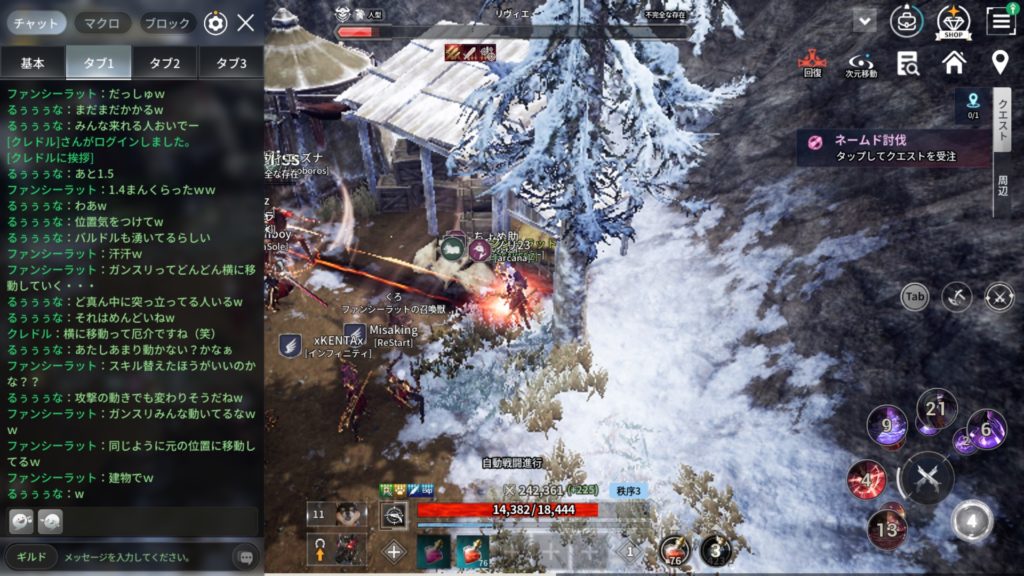The image size is (1024, 576).
Task: Open the bag inventory icon
Action: [x=906, y=21]
